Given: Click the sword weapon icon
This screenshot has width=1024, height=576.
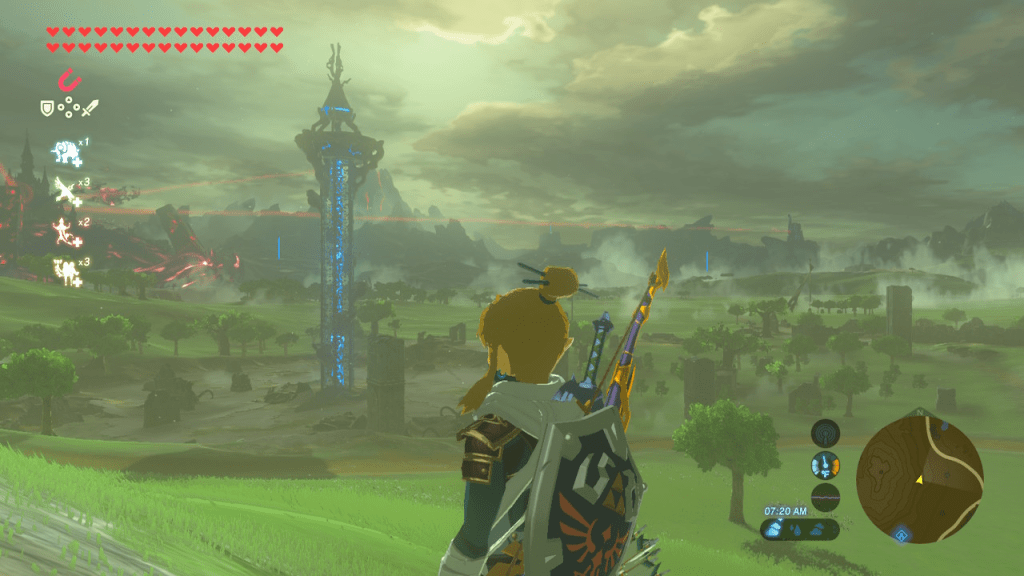Looking at the screenshot, I should click(92, 108).
